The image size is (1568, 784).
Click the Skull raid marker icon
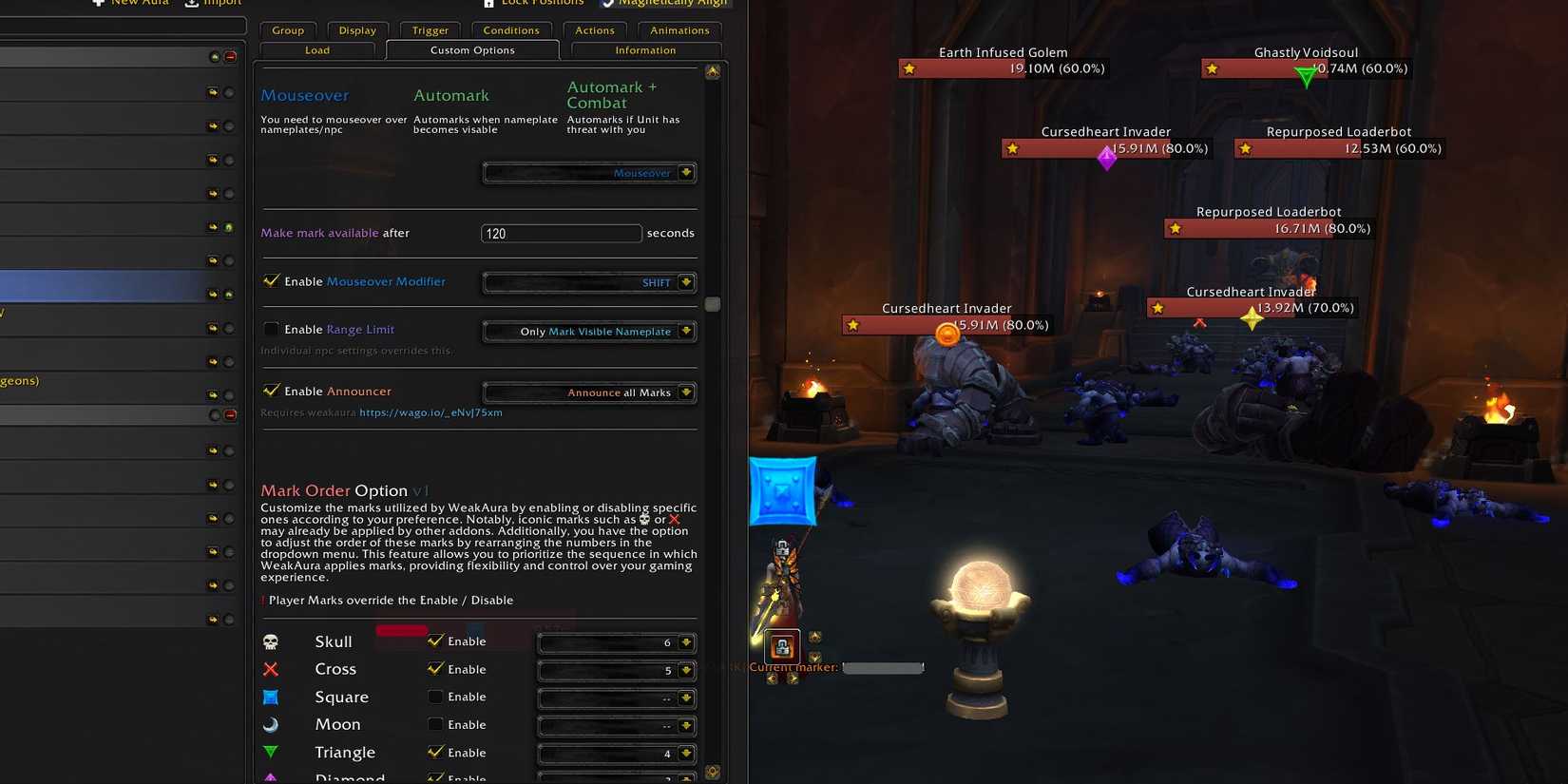271,641
